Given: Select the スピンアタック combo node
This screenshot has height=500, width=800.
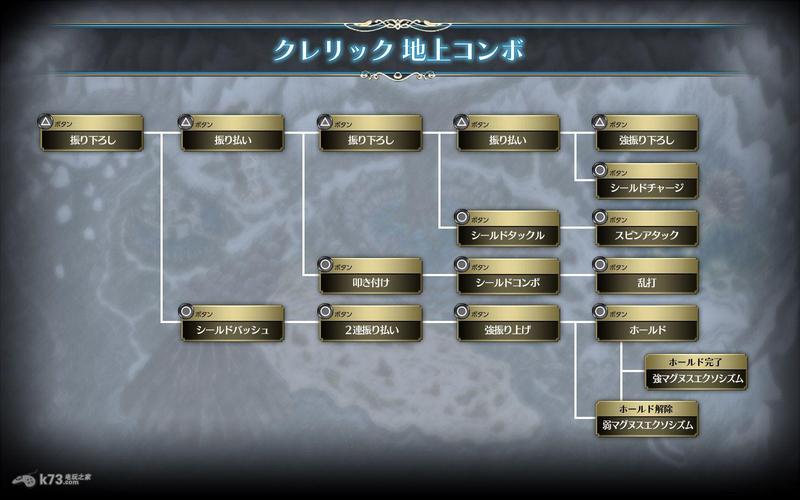Looking at the screenshot, I should point(645,235).
